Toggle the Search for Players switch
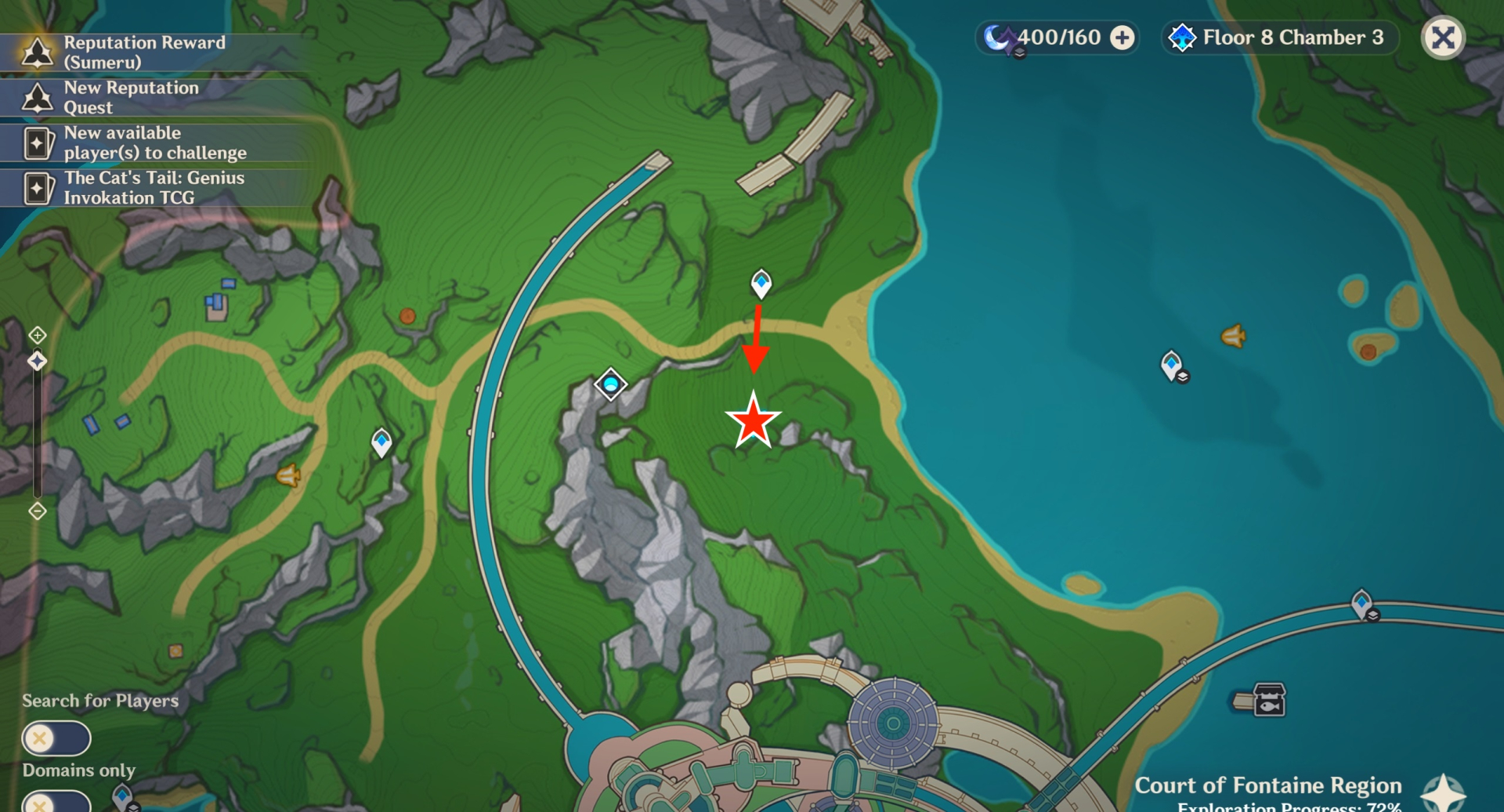This screenshot has width=1504, height=812. pos(56,738)
